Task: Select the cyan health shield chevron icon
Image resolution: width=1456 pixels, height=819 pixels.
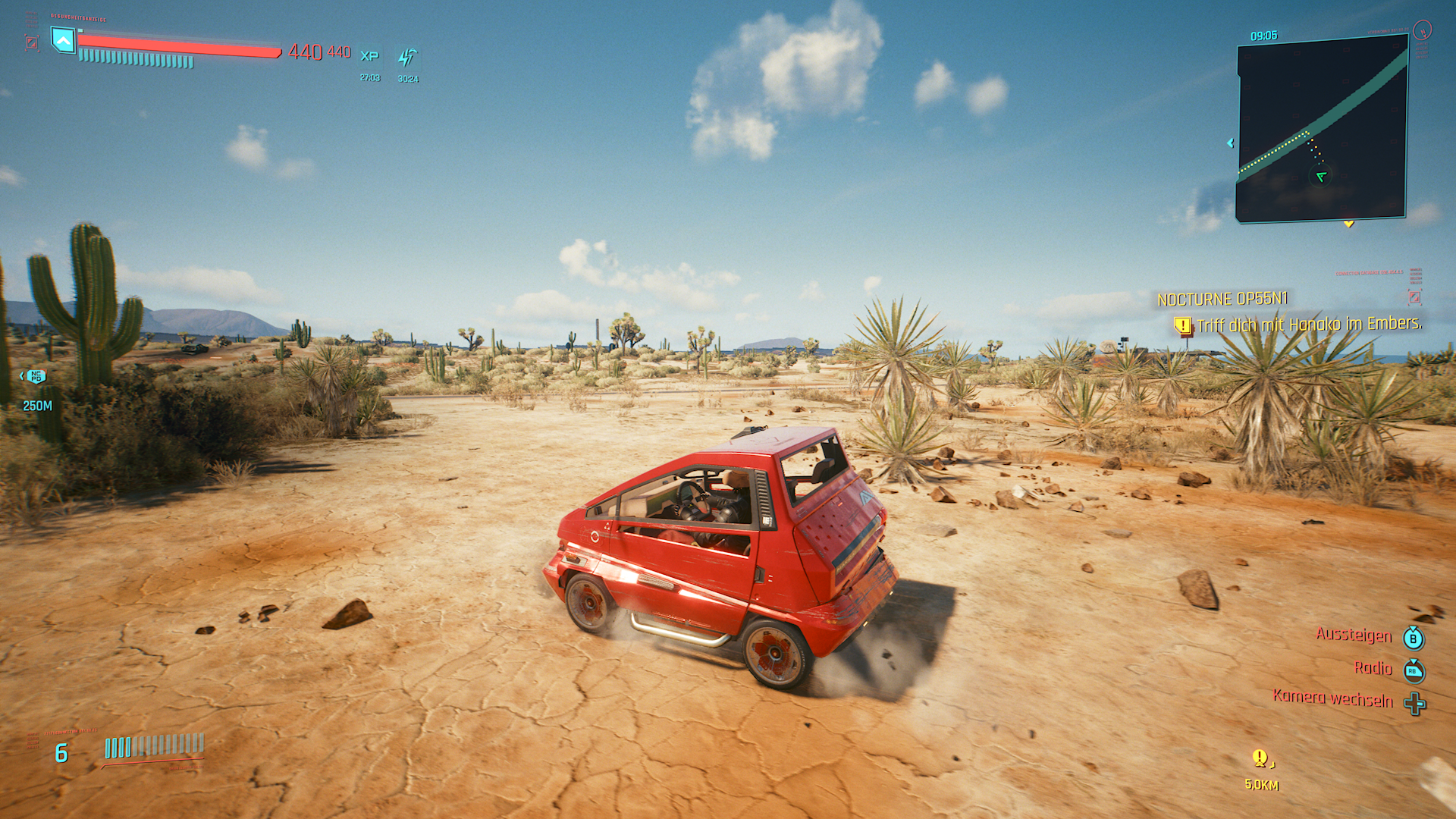Action: [x=64, y=42]
